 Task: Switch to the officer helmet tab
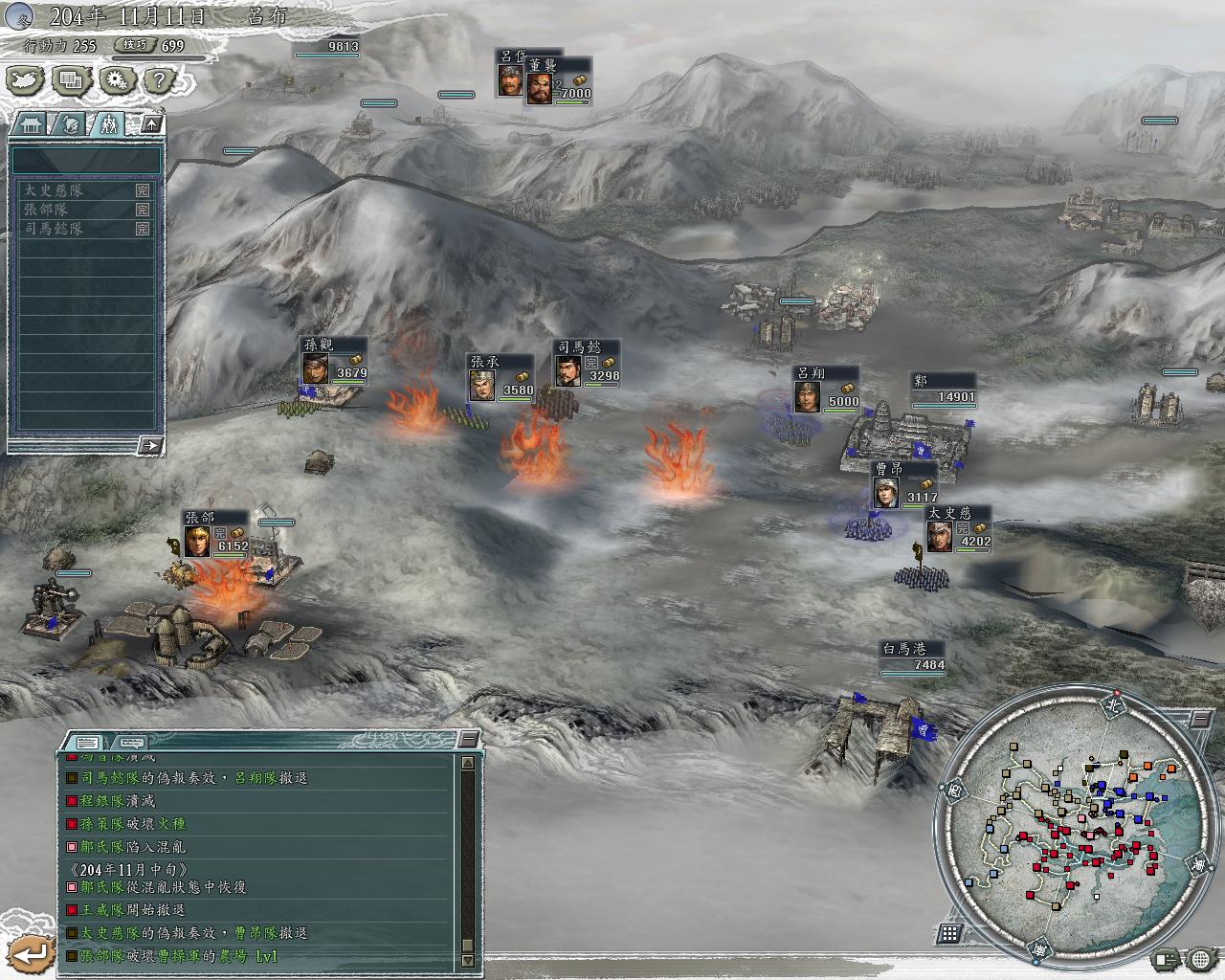(71, 123)
